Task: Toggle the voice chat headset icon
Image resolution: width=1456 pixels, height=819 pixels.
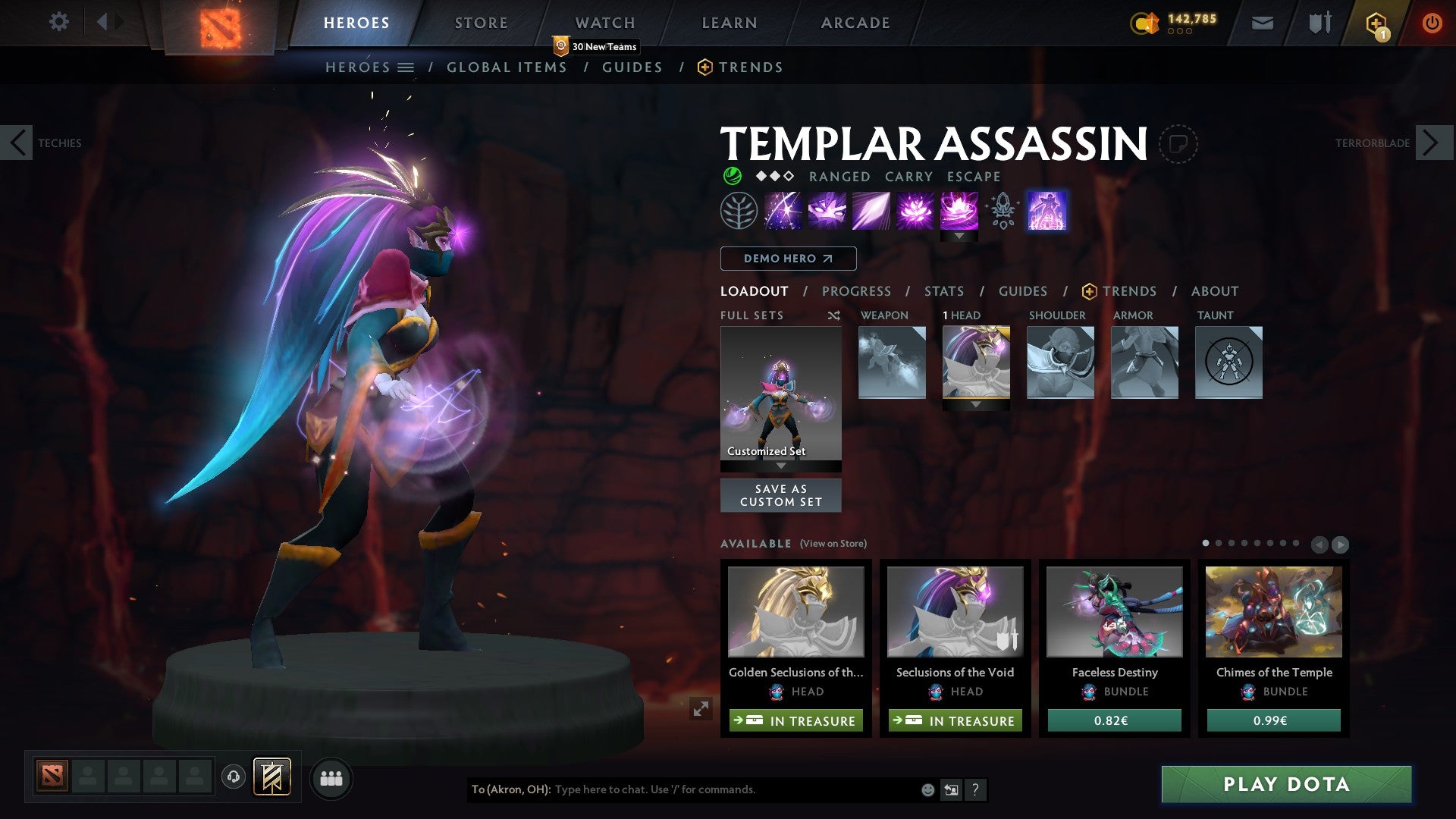Action: click(234, 778)
